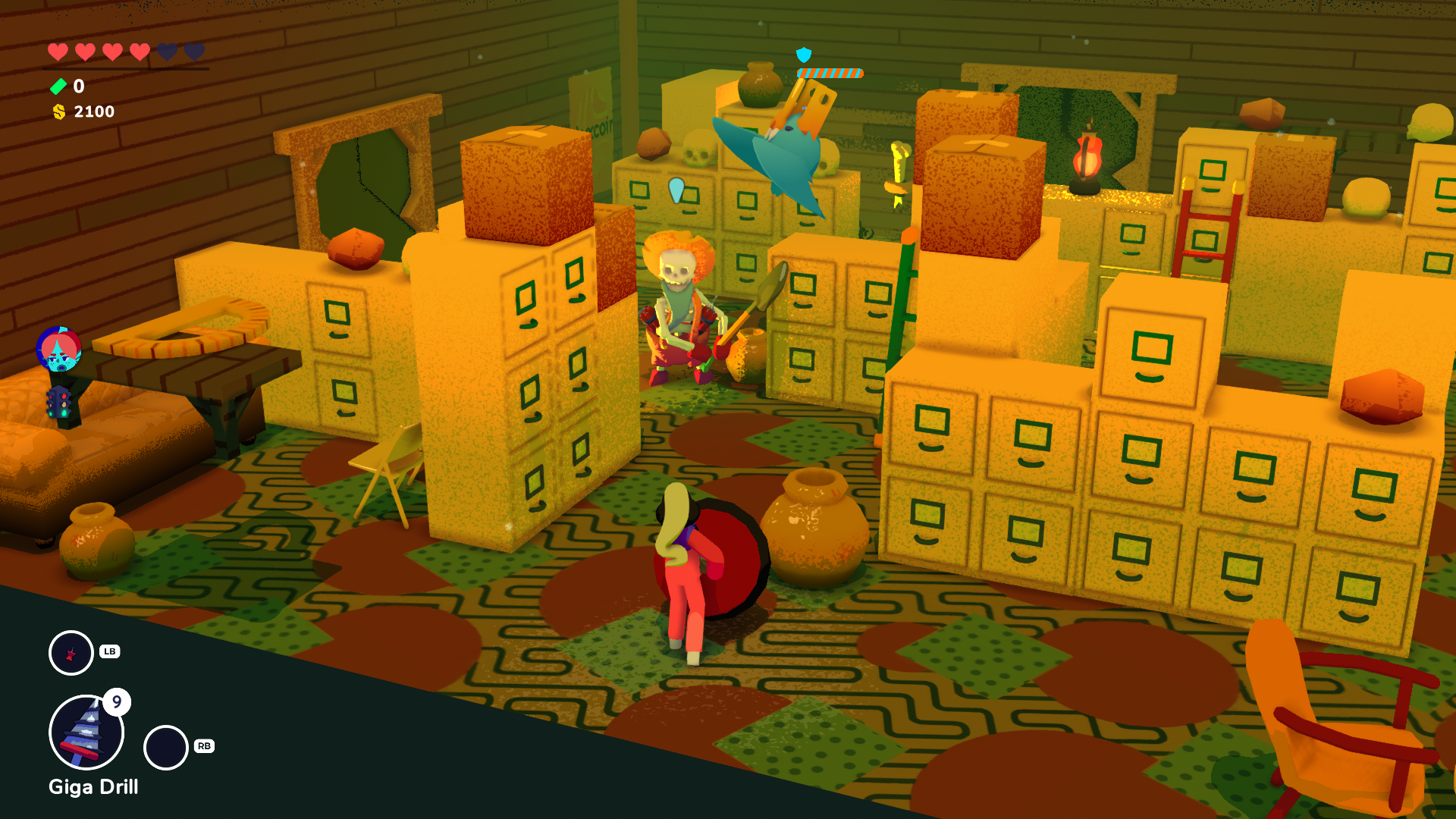1456x819 pixels.
Task: Click the 2100 money total text
Action: (93, 111)
